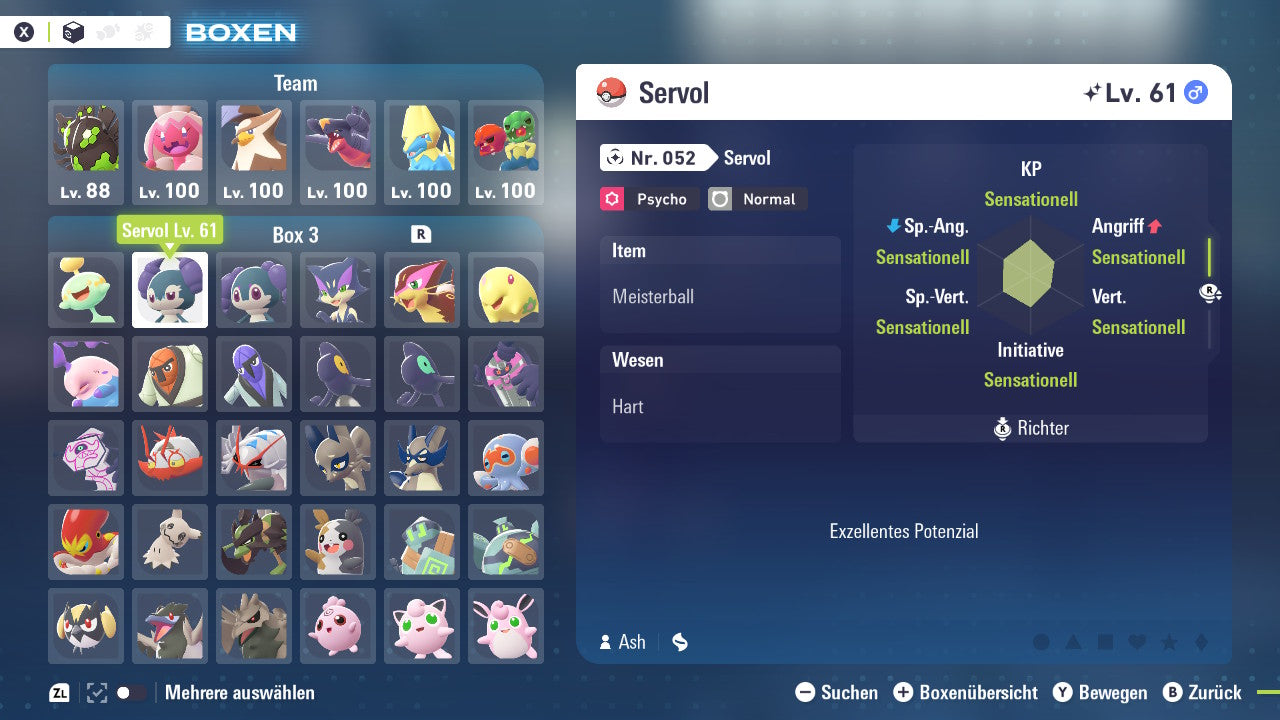Toggle the star marking for Servol

pos(1170,643)
